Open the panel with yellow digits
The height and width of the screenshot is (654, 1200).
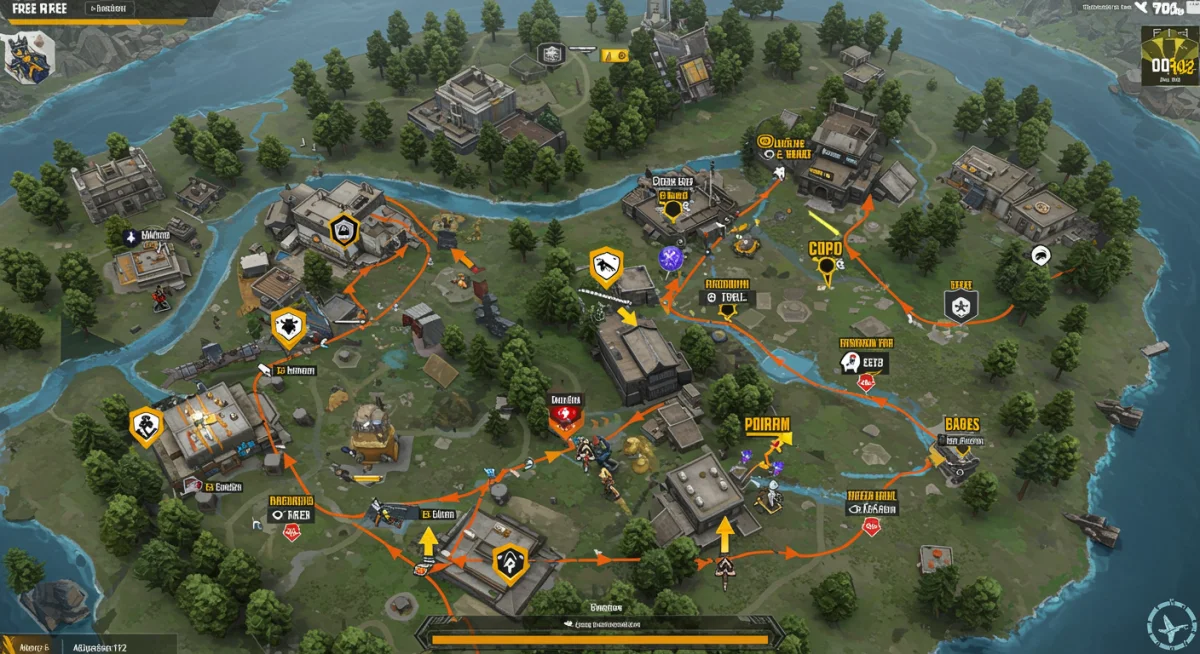coord(1168,55)
